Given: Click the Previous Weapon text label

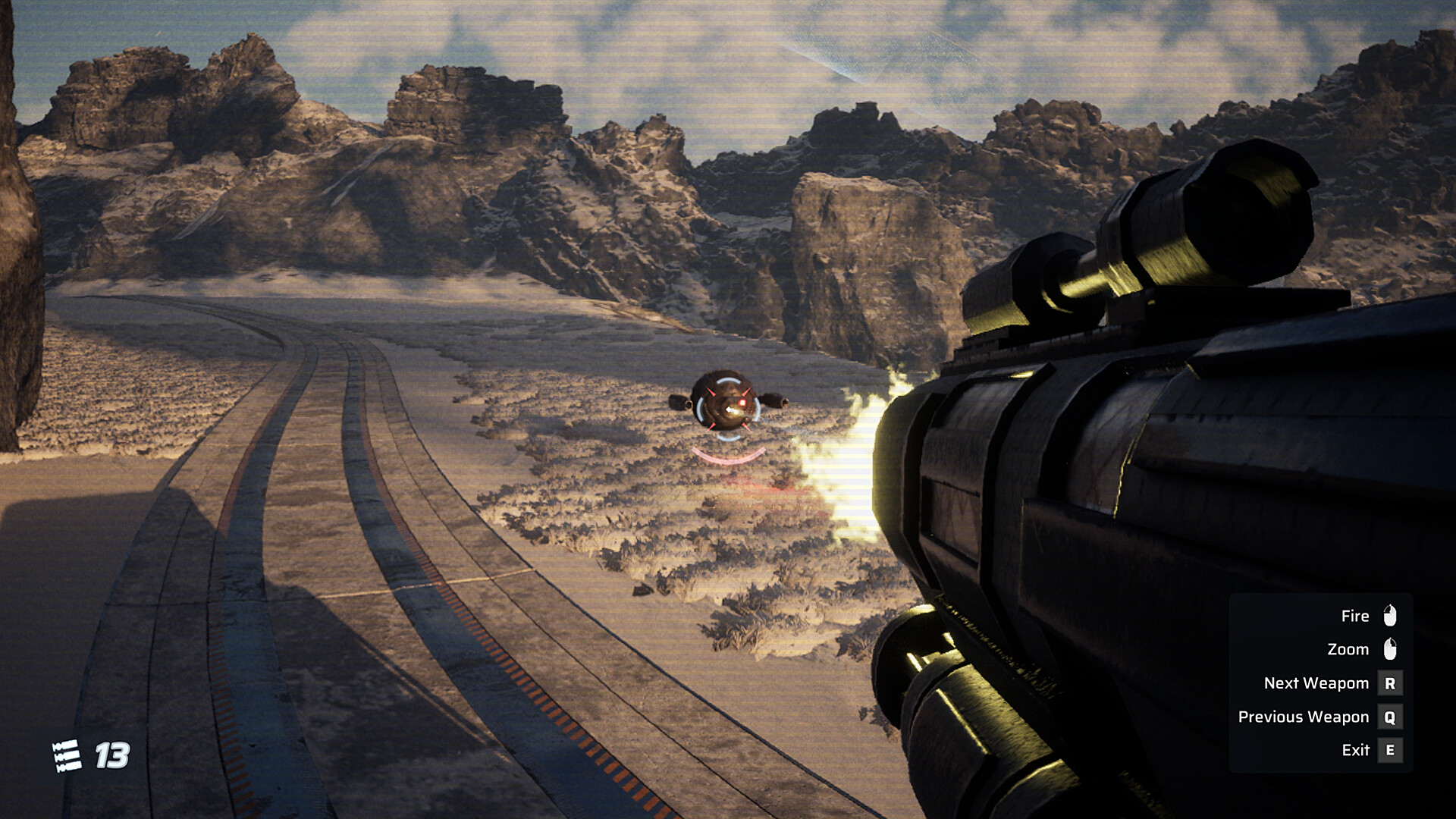Looking at the screenshot, I should click(x=1304, y=717).
